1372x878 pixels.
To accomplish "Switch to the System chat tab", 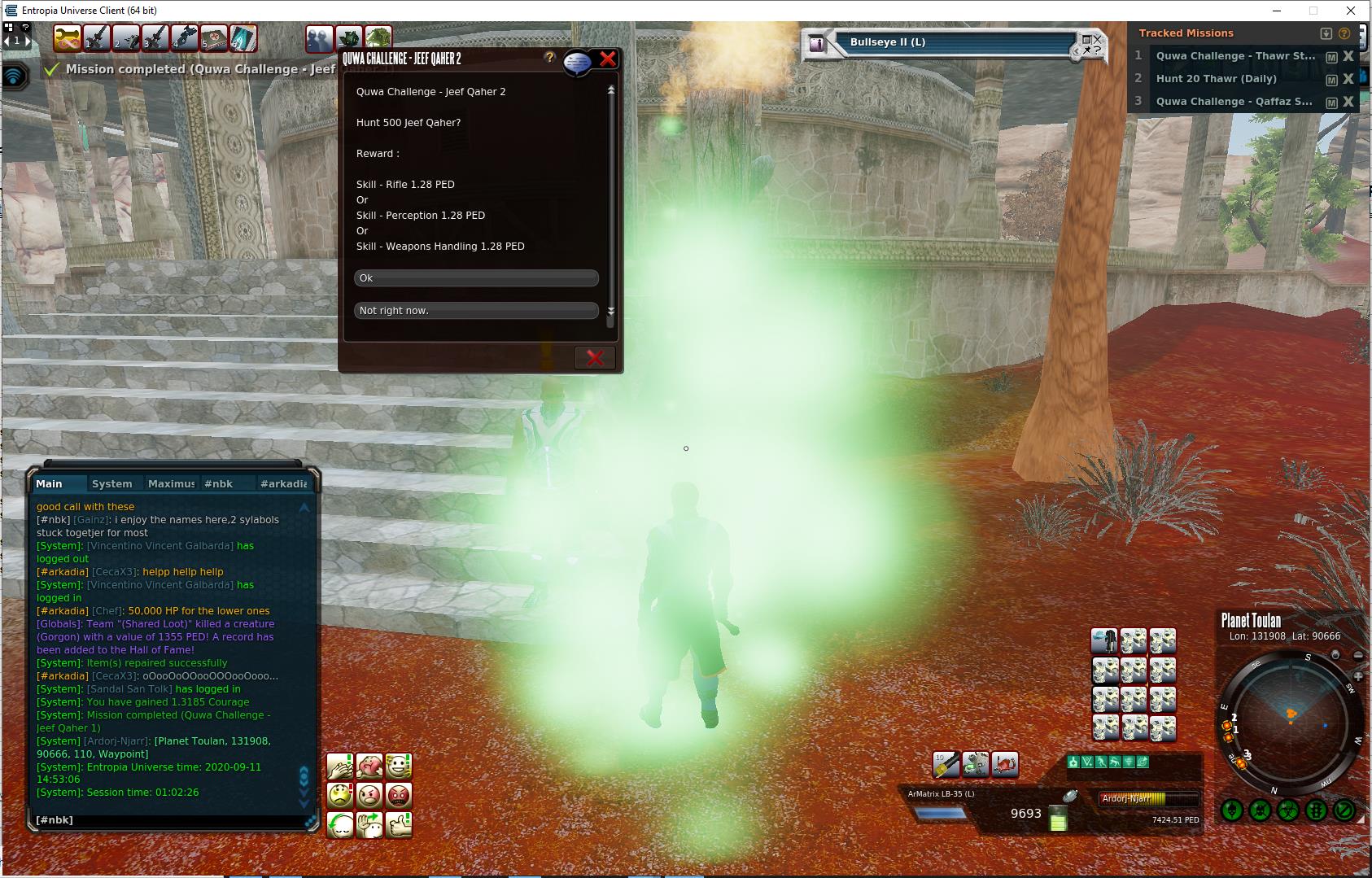I will pos(112,483).
